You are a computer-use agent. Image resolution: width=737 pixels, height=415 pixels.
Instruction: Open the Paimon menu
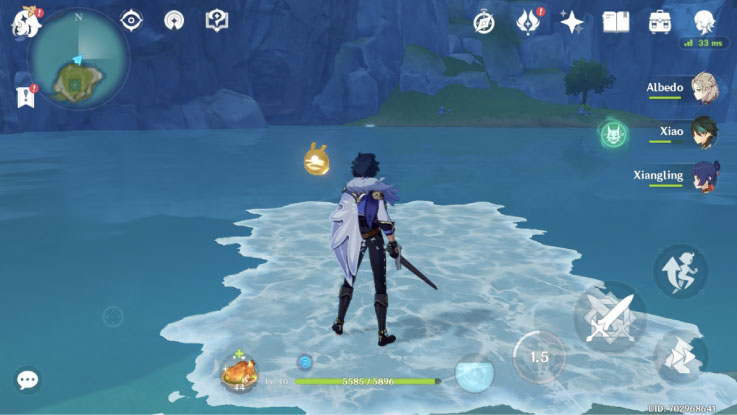point(25,22)
